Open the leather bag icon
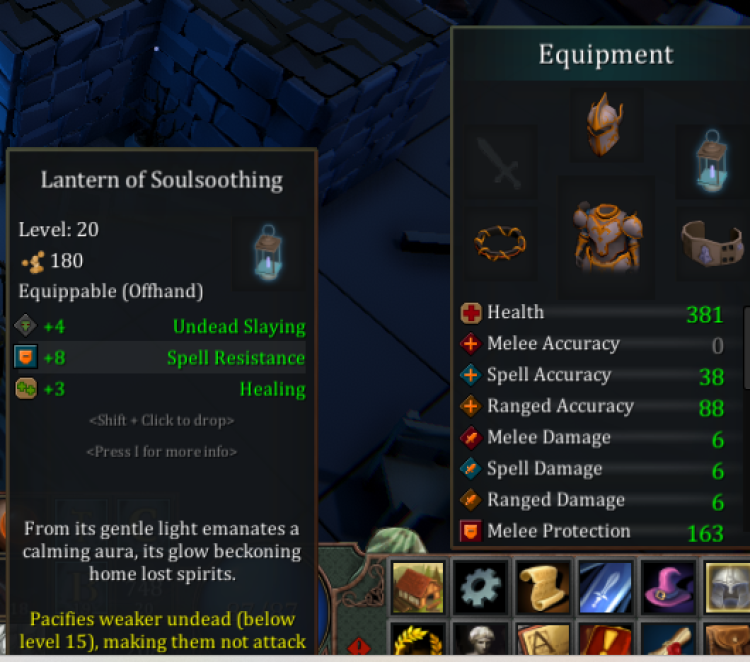The width and height of the screenshot is (750, 662). [x=728, y=642]
